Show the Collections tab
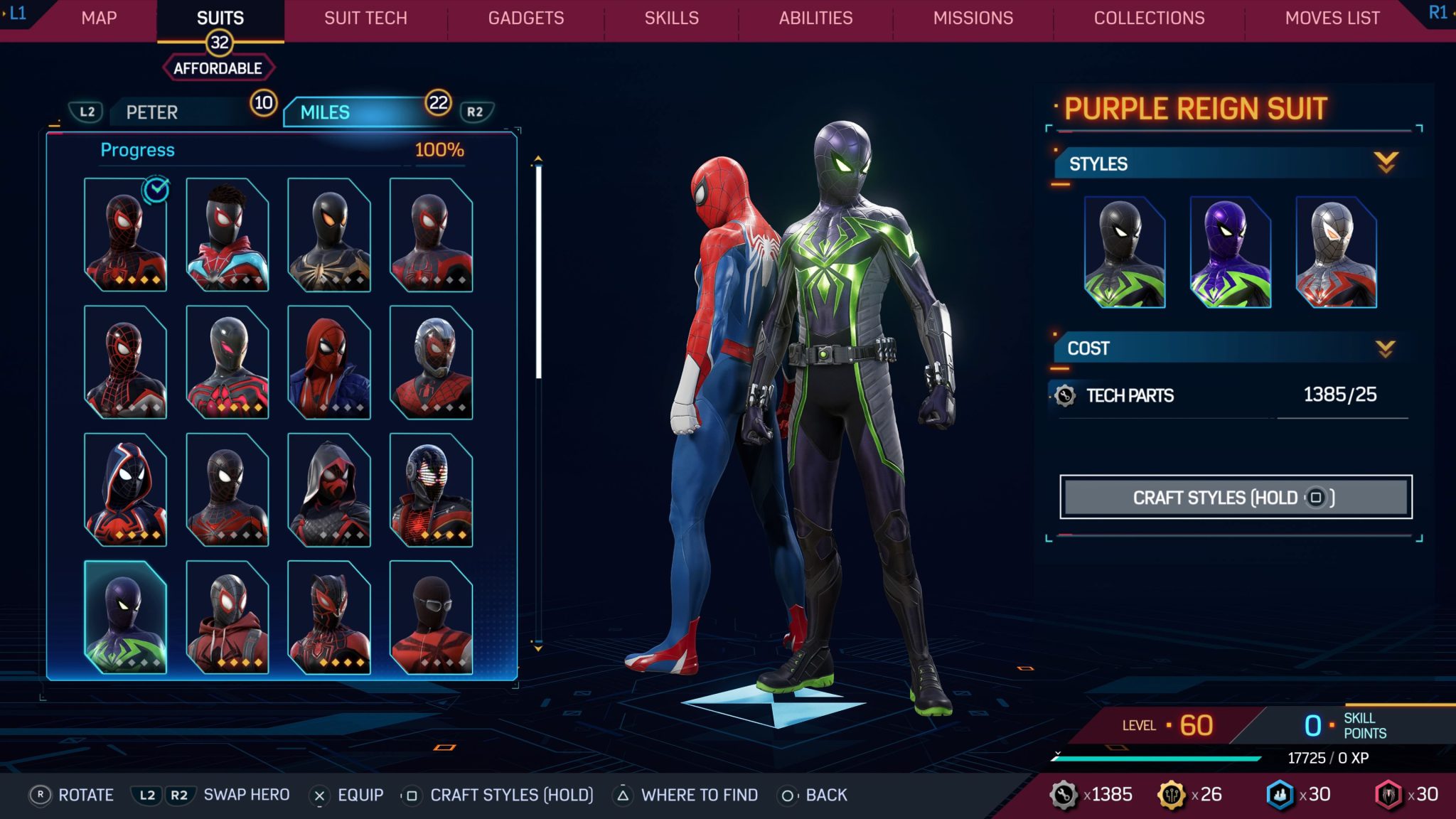 1149,18
